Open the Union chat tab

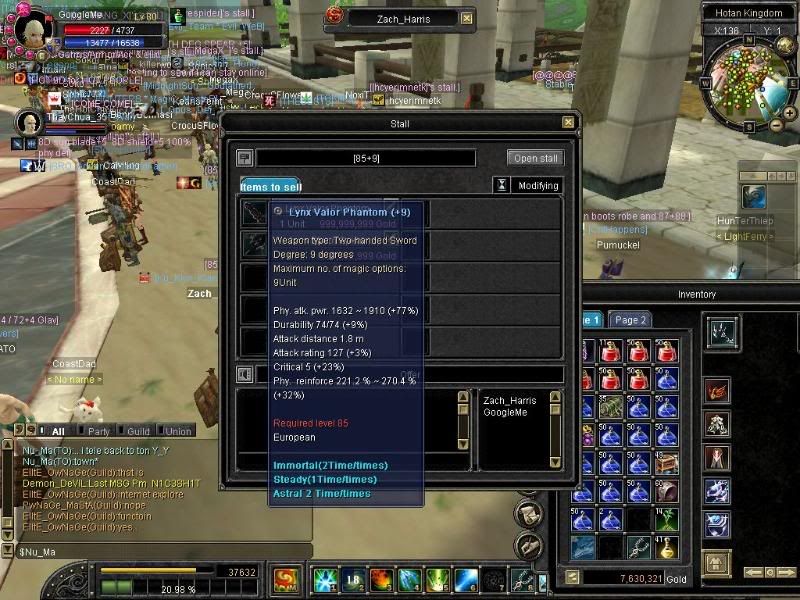(x=178, y=431)
